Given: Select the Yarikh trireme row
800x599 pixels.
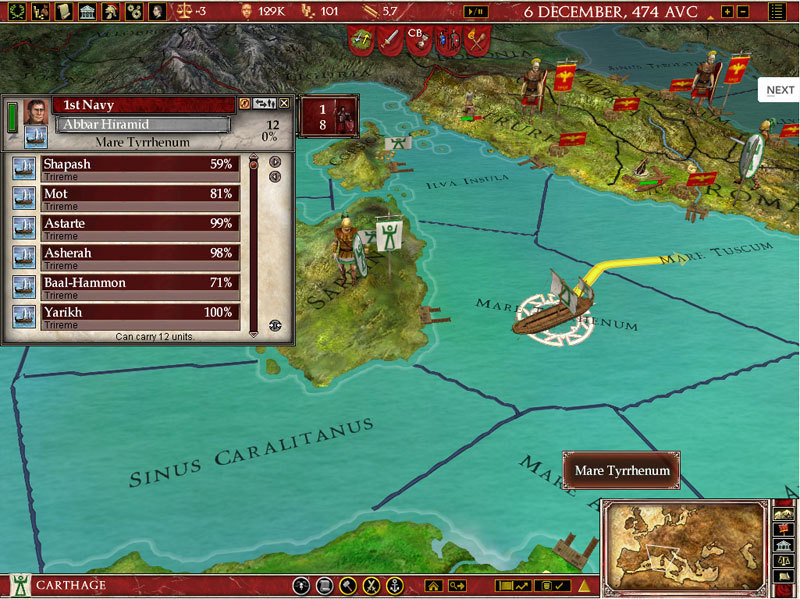Looking at the screenshot, I should (138, 316).
